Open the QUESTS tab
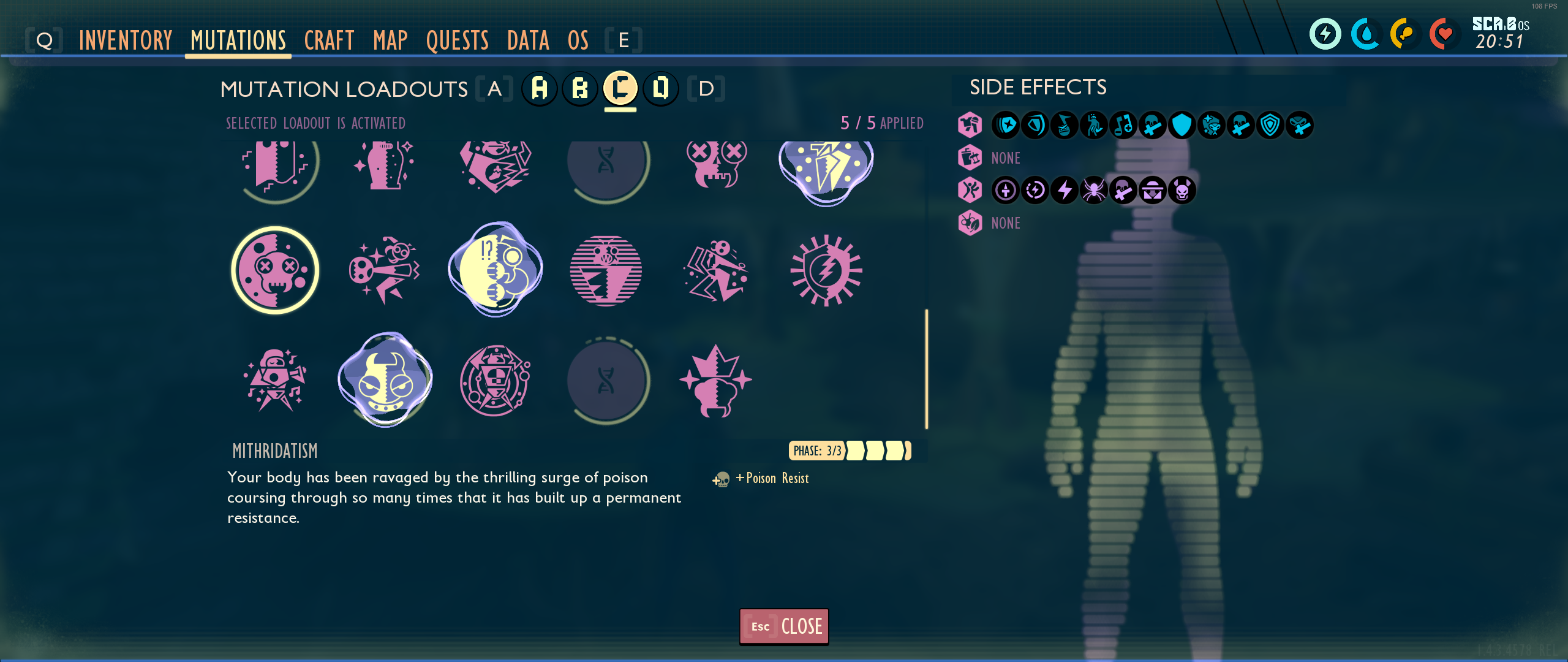1568x662 pixels. coord(458,40)
